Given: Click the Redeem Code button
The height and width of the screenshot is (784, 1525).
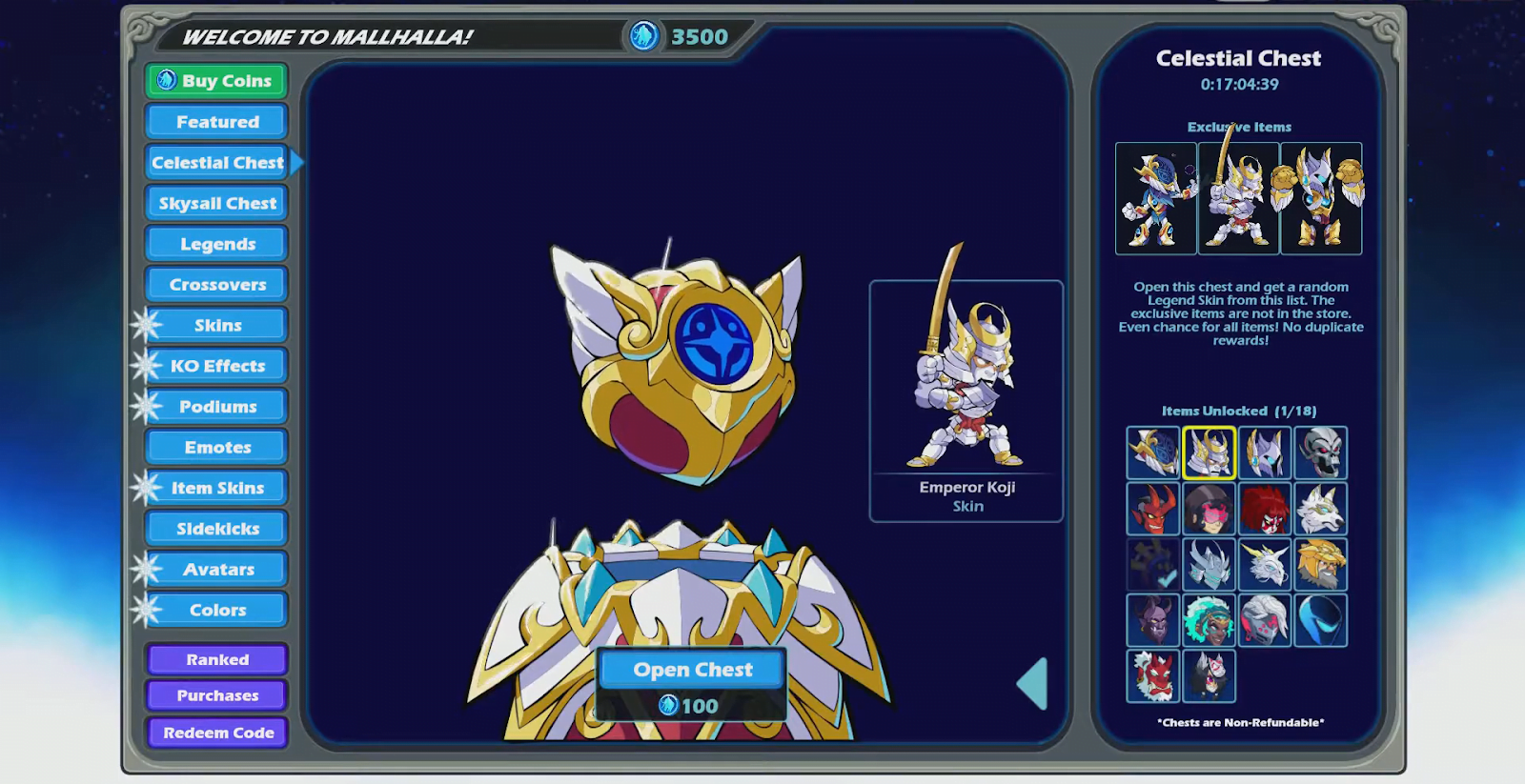Looking at the screenshot, I should [217, 733].
